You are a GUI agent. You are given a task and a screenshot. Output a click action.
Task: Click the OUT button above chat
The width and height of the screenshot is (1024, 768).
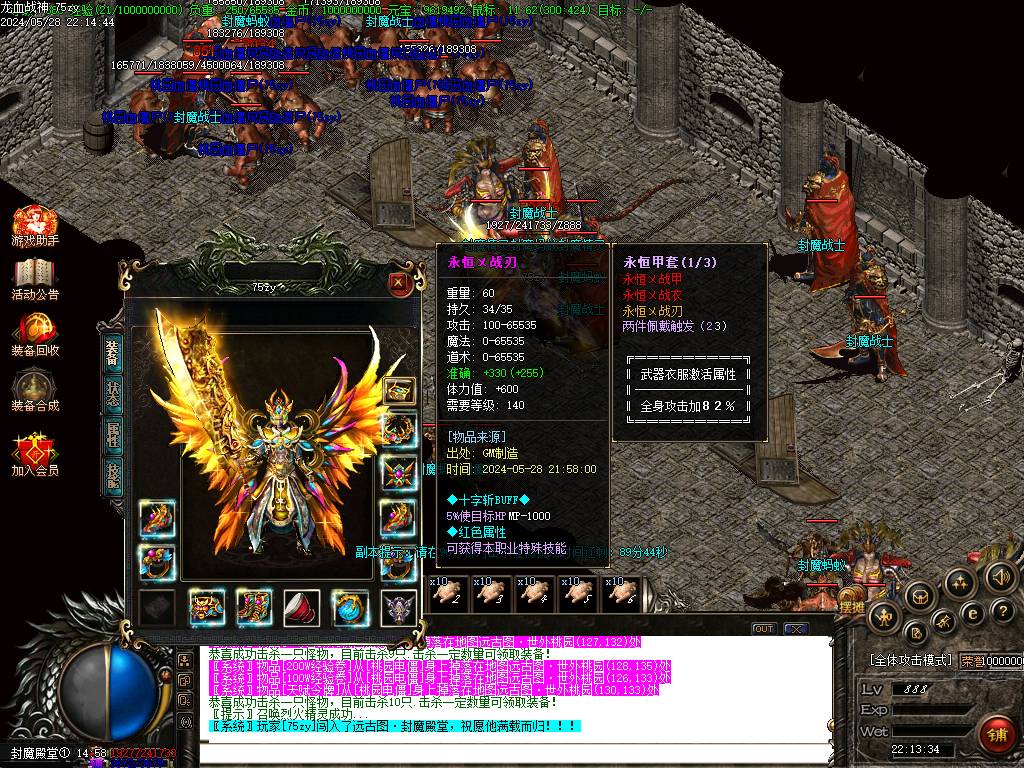pyautogui.click(x=764, y=629)
